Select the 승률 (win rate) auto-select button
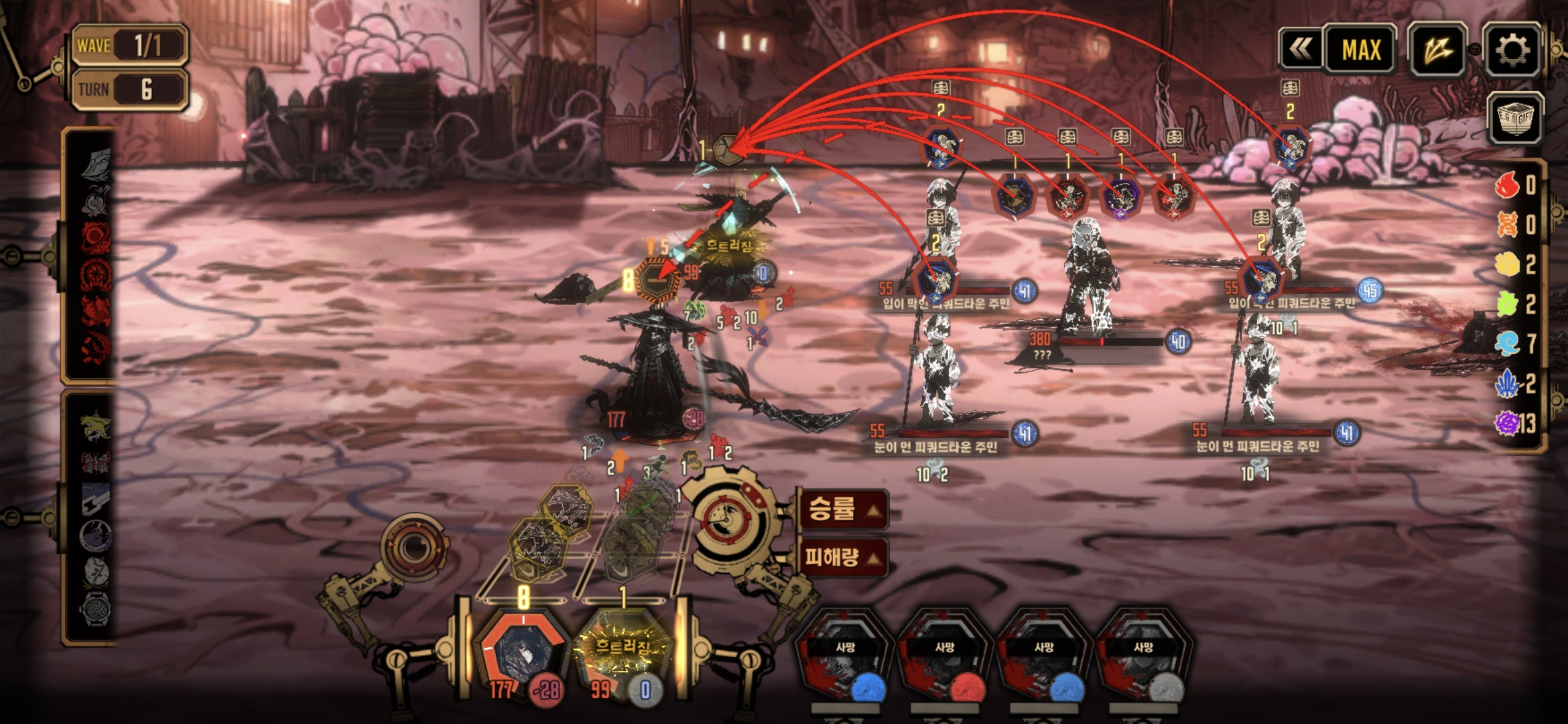 843,509
